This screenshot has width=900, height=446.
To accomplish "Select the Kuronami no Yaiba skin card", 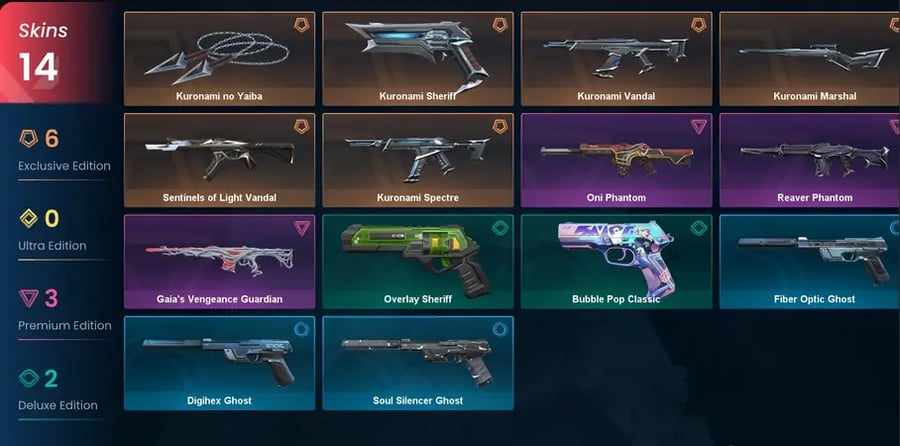I will click(x=219, y=59).
